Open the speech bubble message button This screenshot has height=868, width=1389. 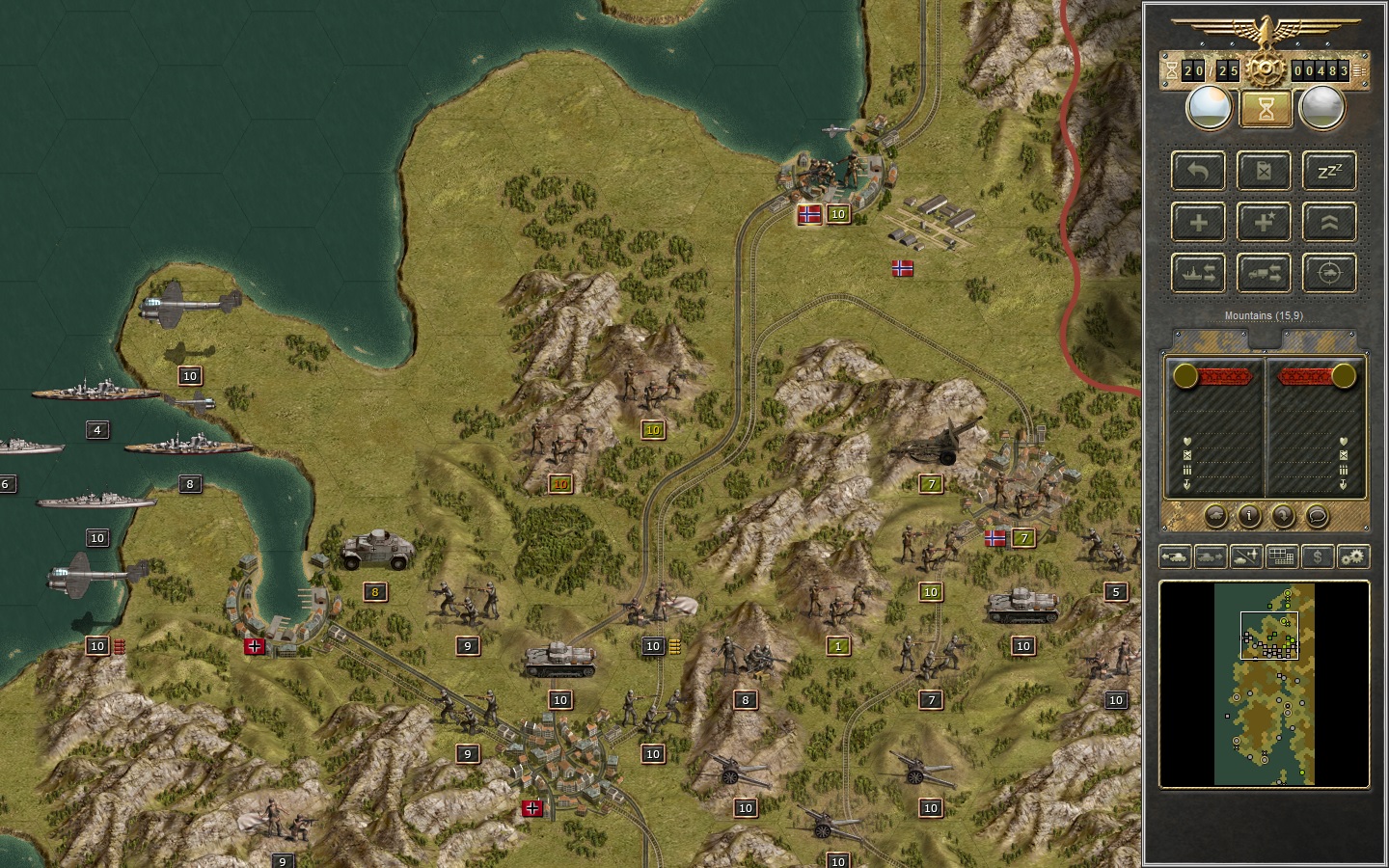[x=1317, y=516]
